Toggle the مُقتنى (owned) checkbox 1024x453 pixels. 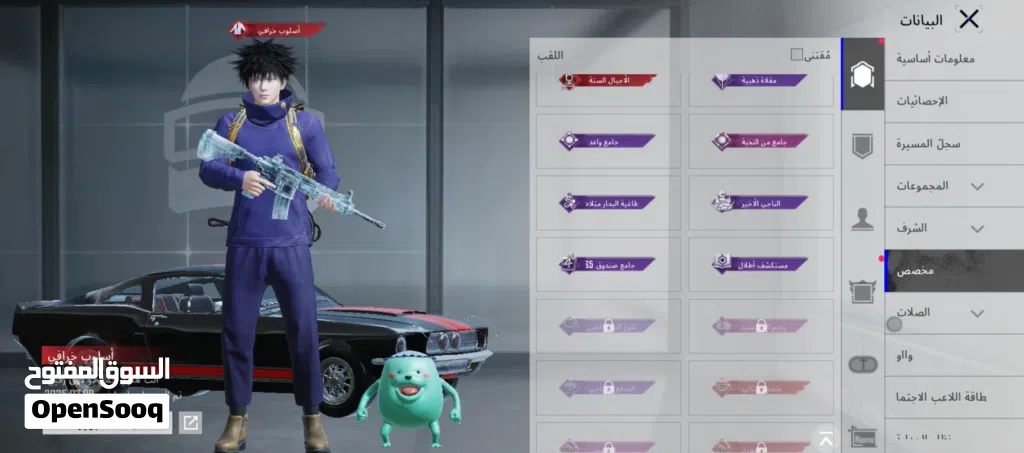point(797,55)
